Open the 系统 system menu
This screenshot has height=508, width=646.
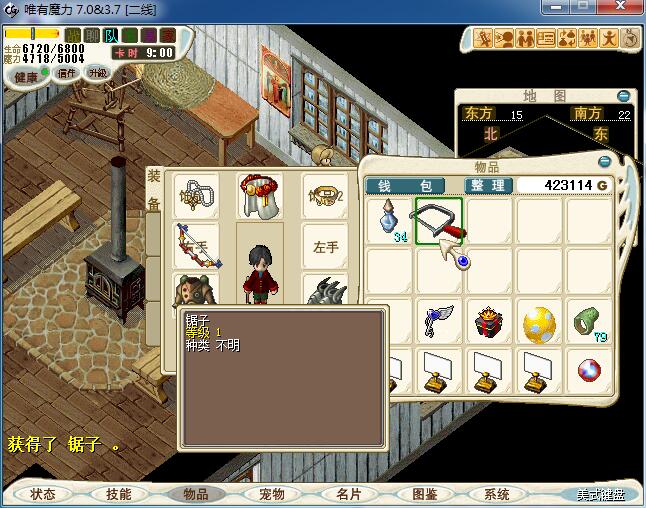pos(497,494)
